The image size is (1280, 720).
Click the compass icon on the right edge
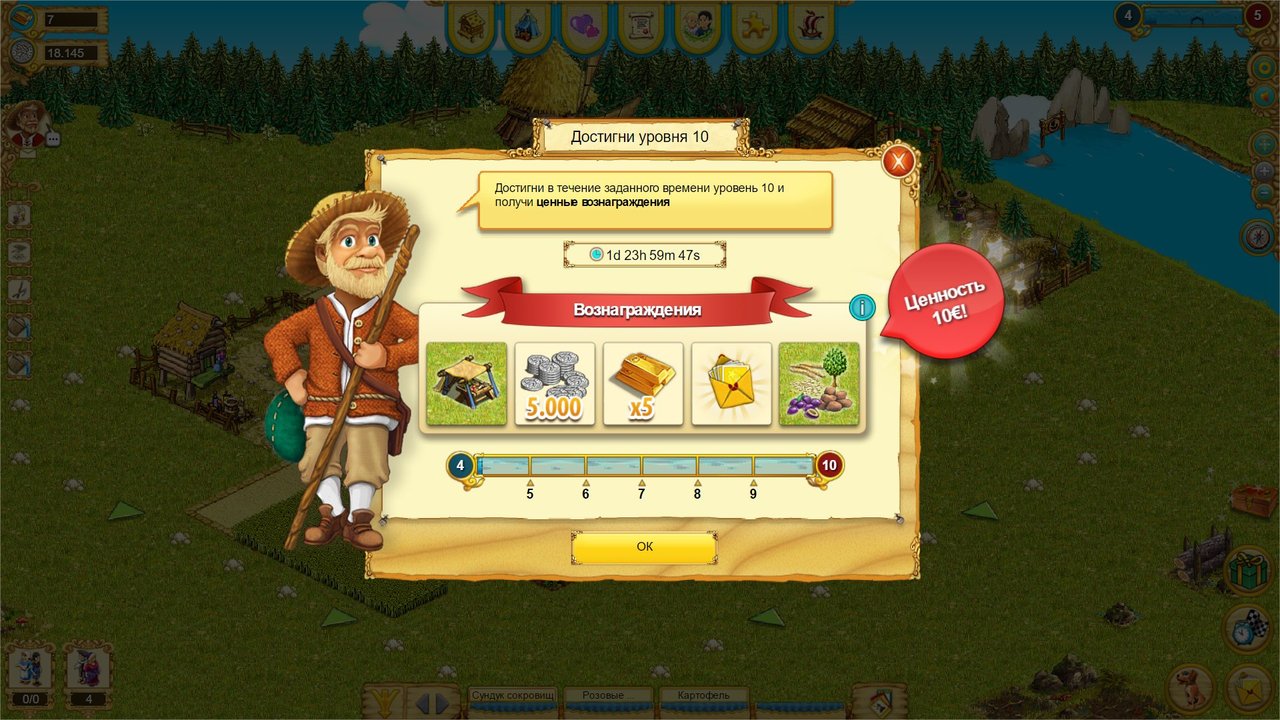click(x=1259, y=237)
